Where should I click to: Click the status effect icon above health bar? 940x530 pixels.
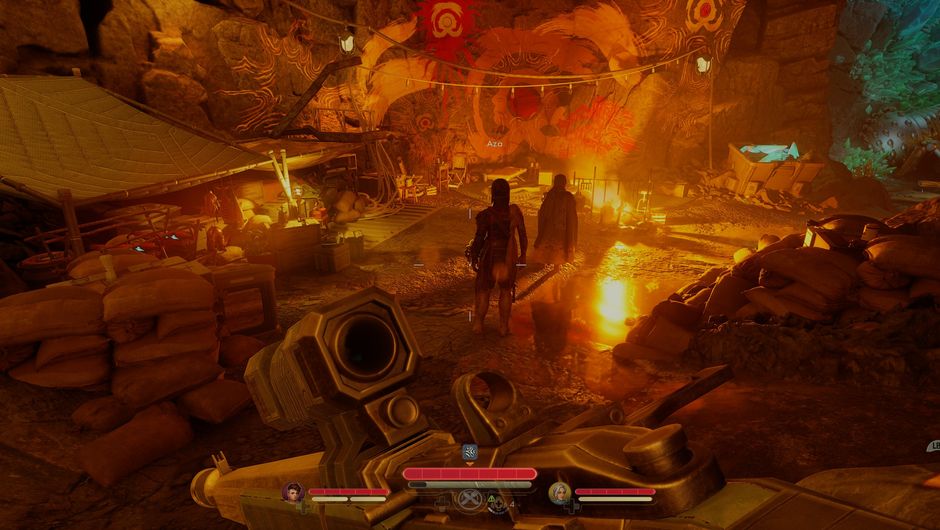click(x=470, y=452)
